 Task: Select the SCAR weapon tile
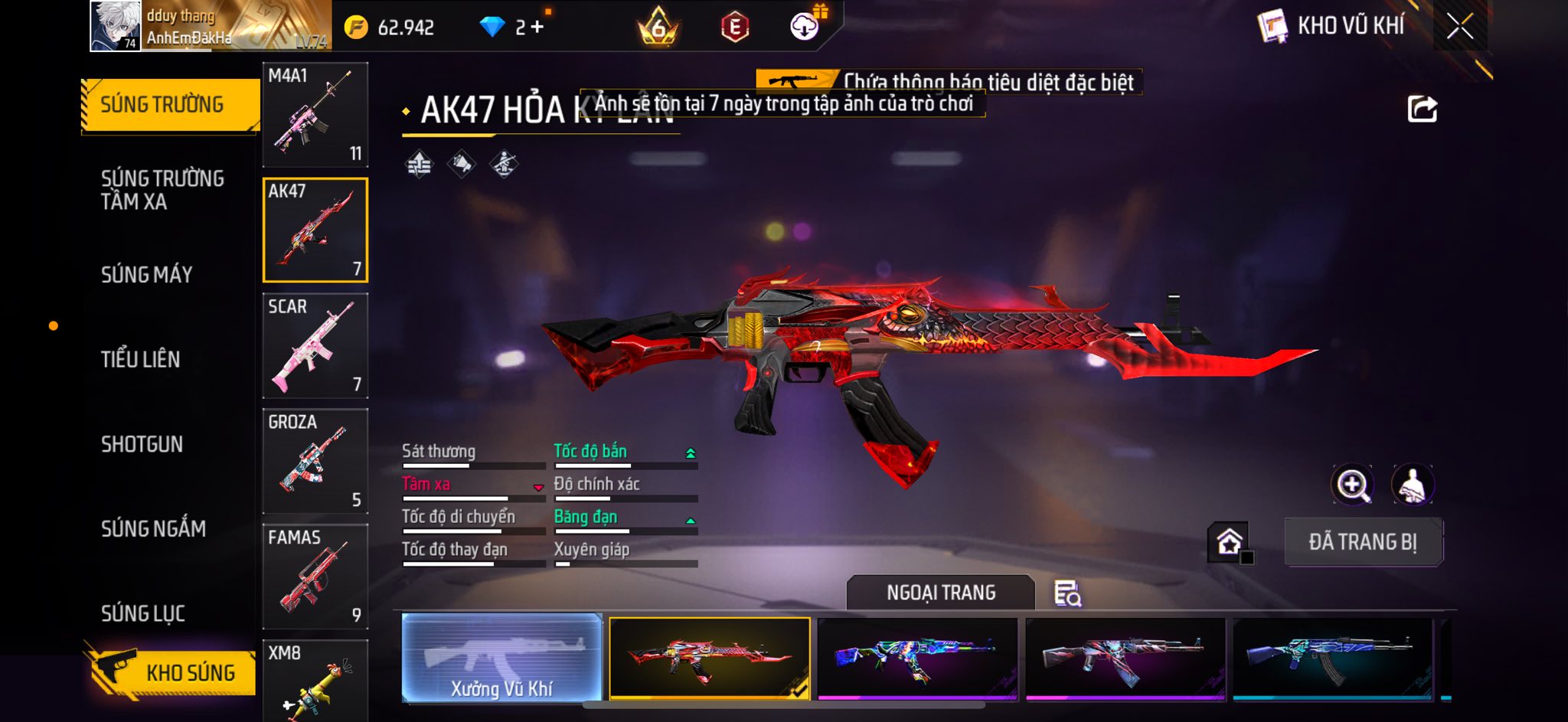pos(315,345)
